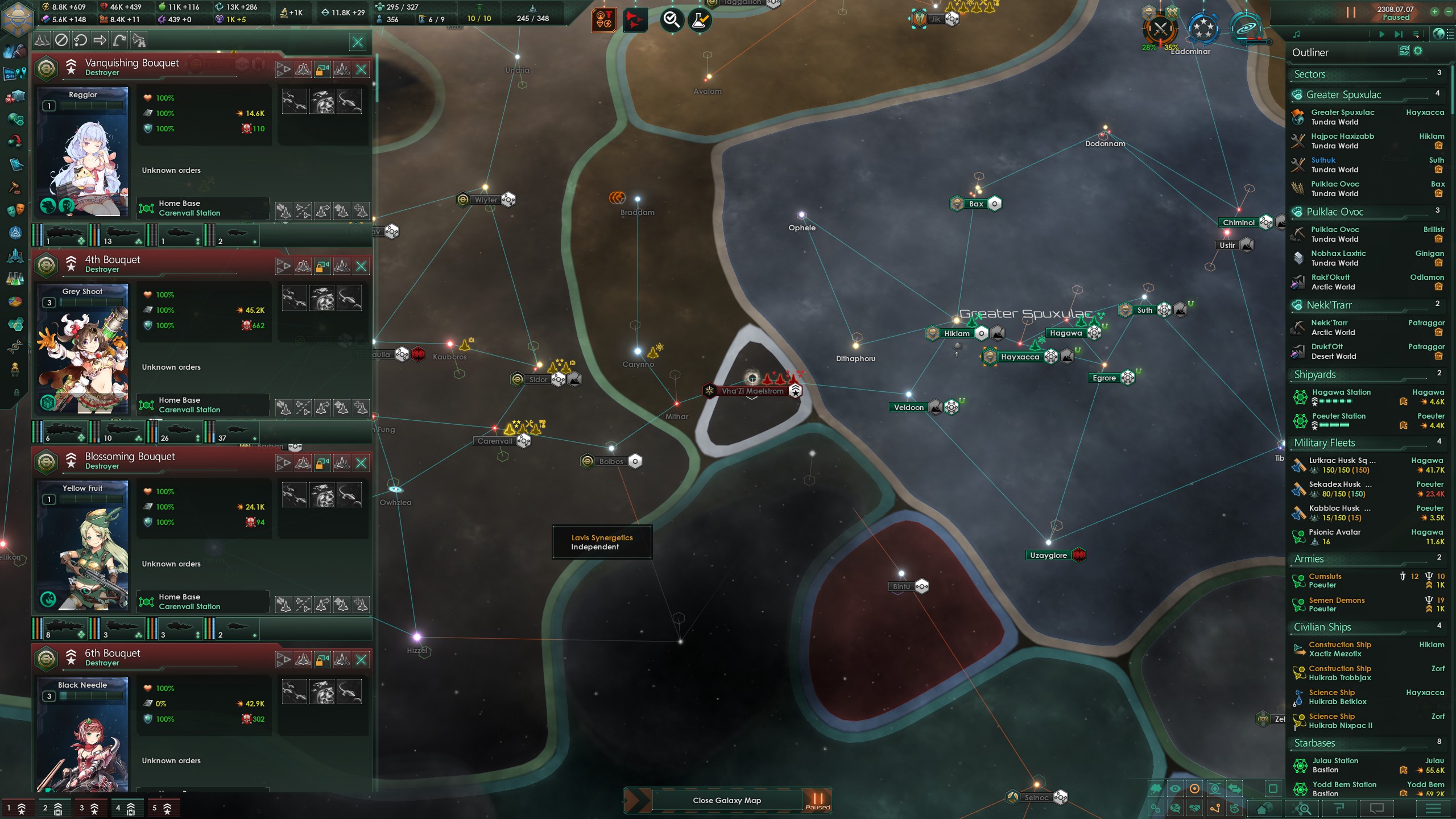Open the magnifying glass search icon

(672, 20)
